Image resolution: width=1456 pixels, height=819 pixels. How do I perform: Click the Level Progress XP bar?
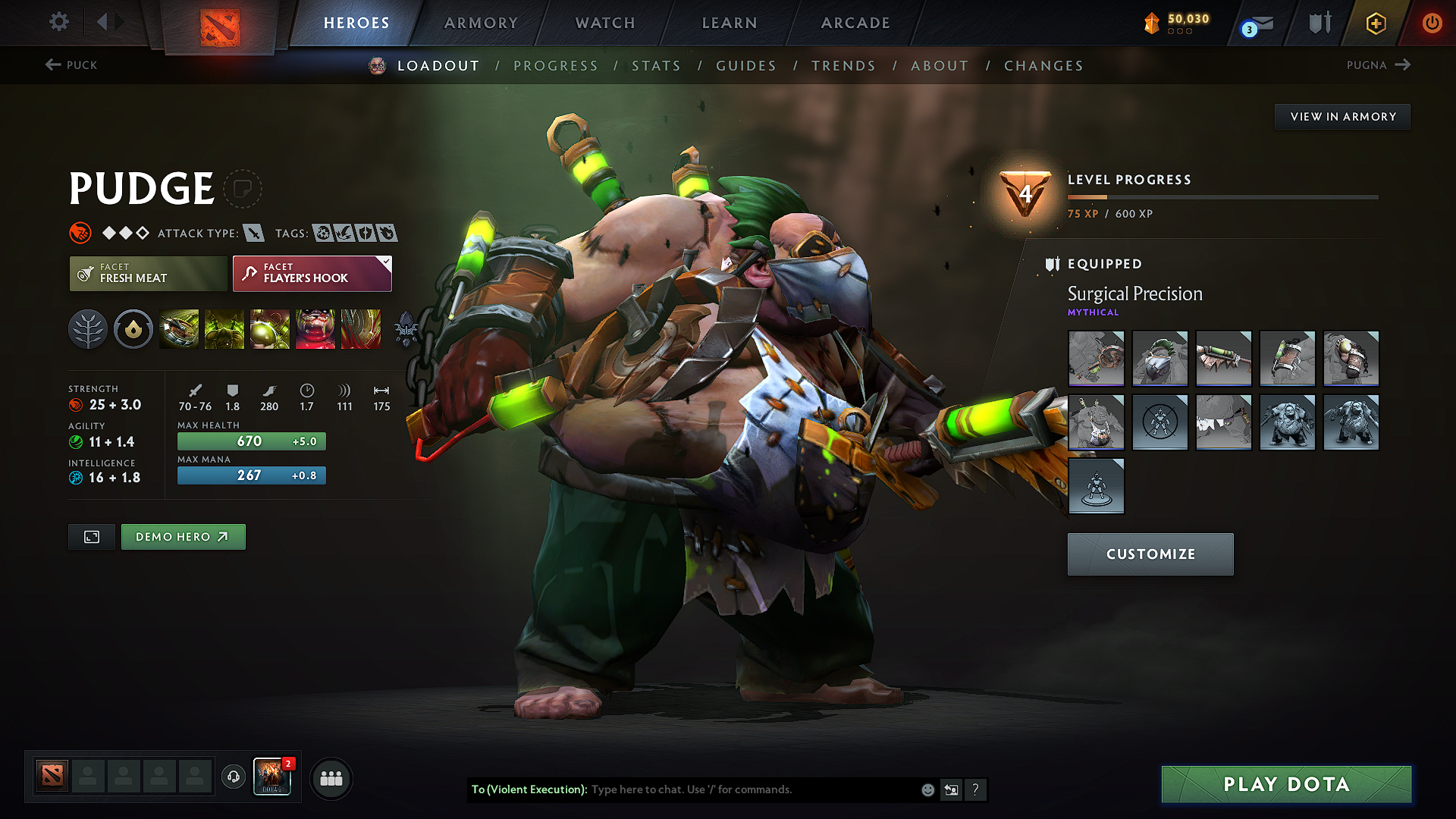[1221, 199]
